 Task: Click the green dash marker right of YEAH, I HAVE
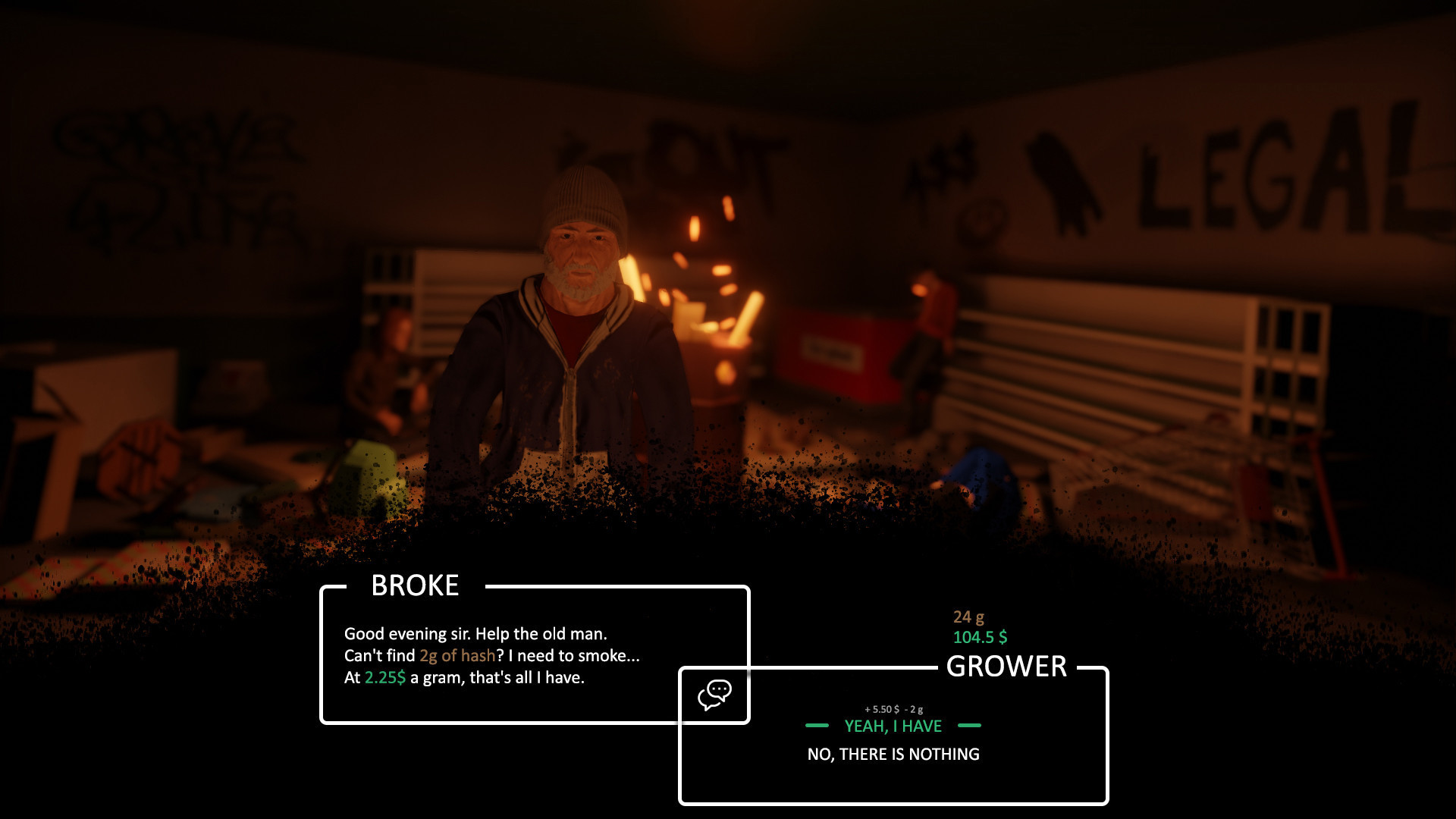tap(968, 726)
